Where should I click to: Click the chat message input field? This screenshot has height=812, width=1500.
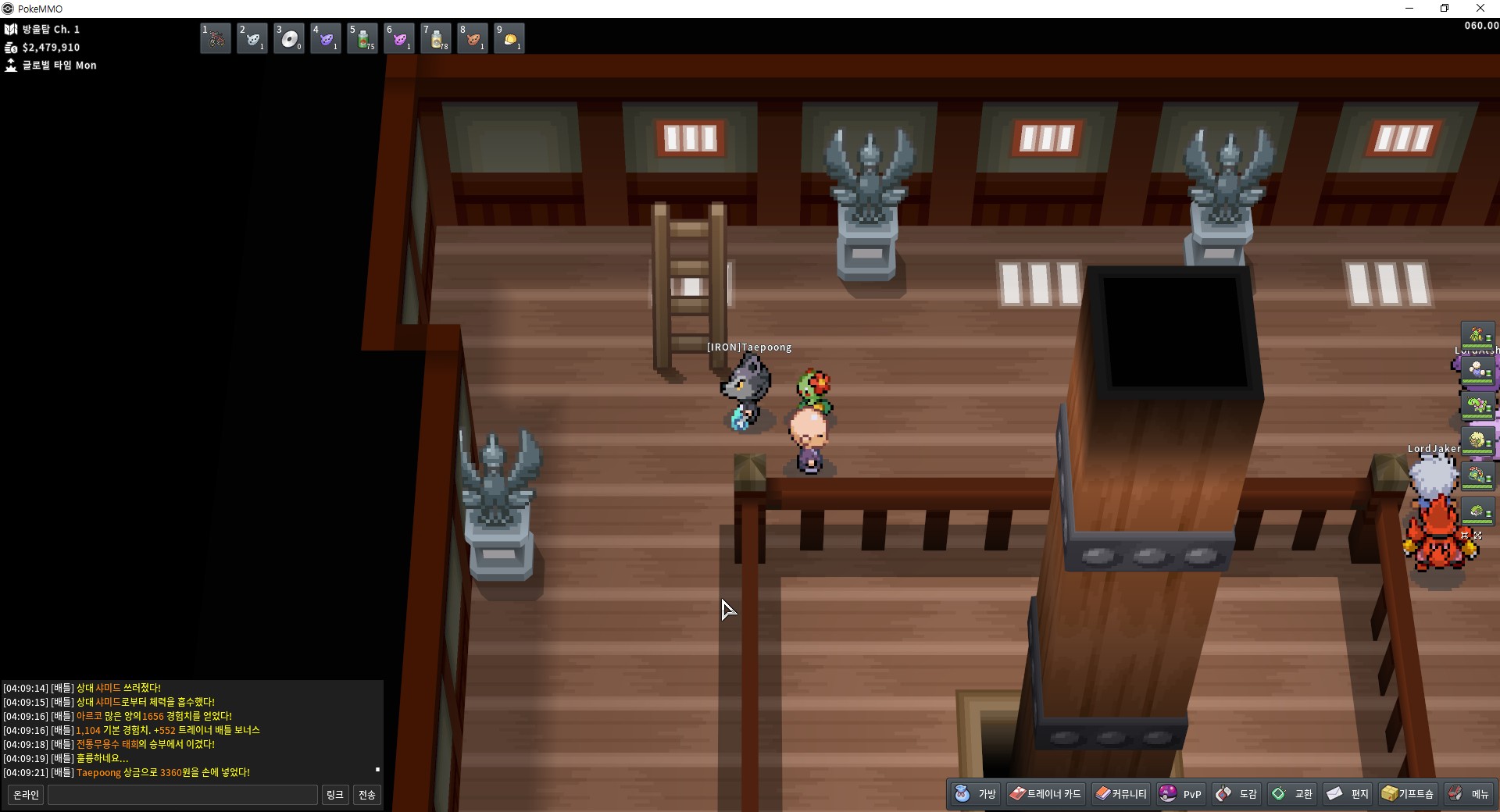[x=183, y=795]
